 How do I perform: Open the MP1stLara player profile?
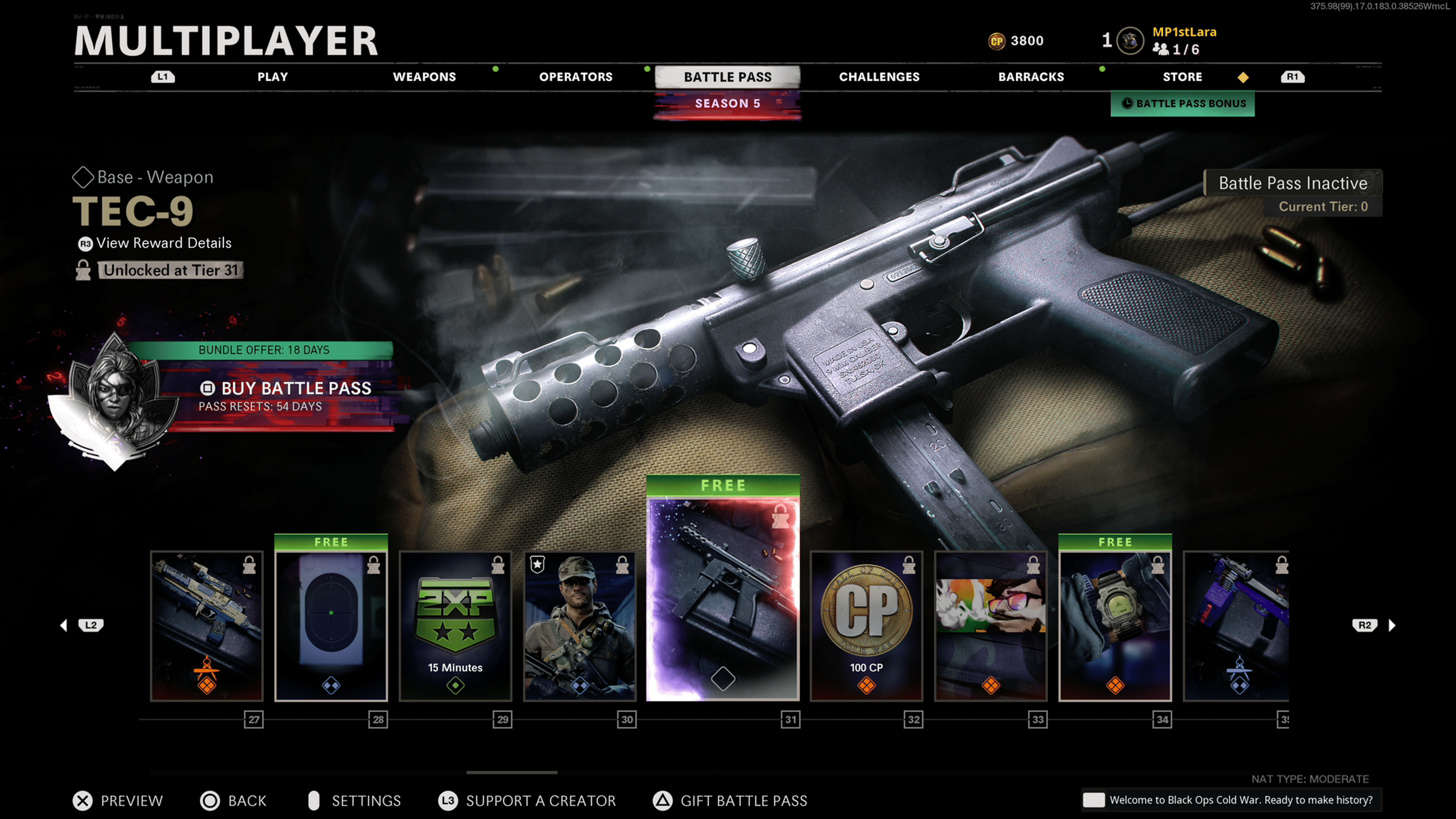[1183, 33]
